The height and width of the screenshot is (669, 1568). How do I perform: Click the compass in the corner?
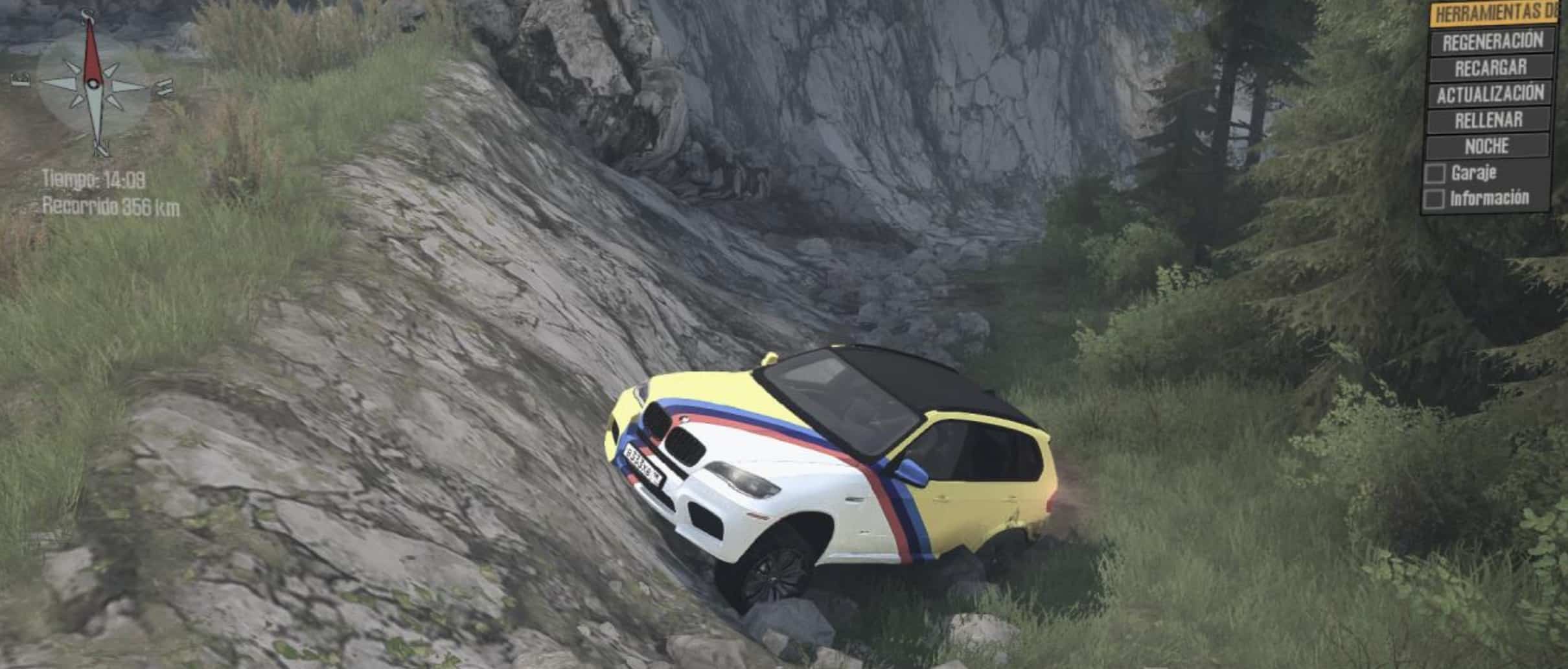pos(93,83)
